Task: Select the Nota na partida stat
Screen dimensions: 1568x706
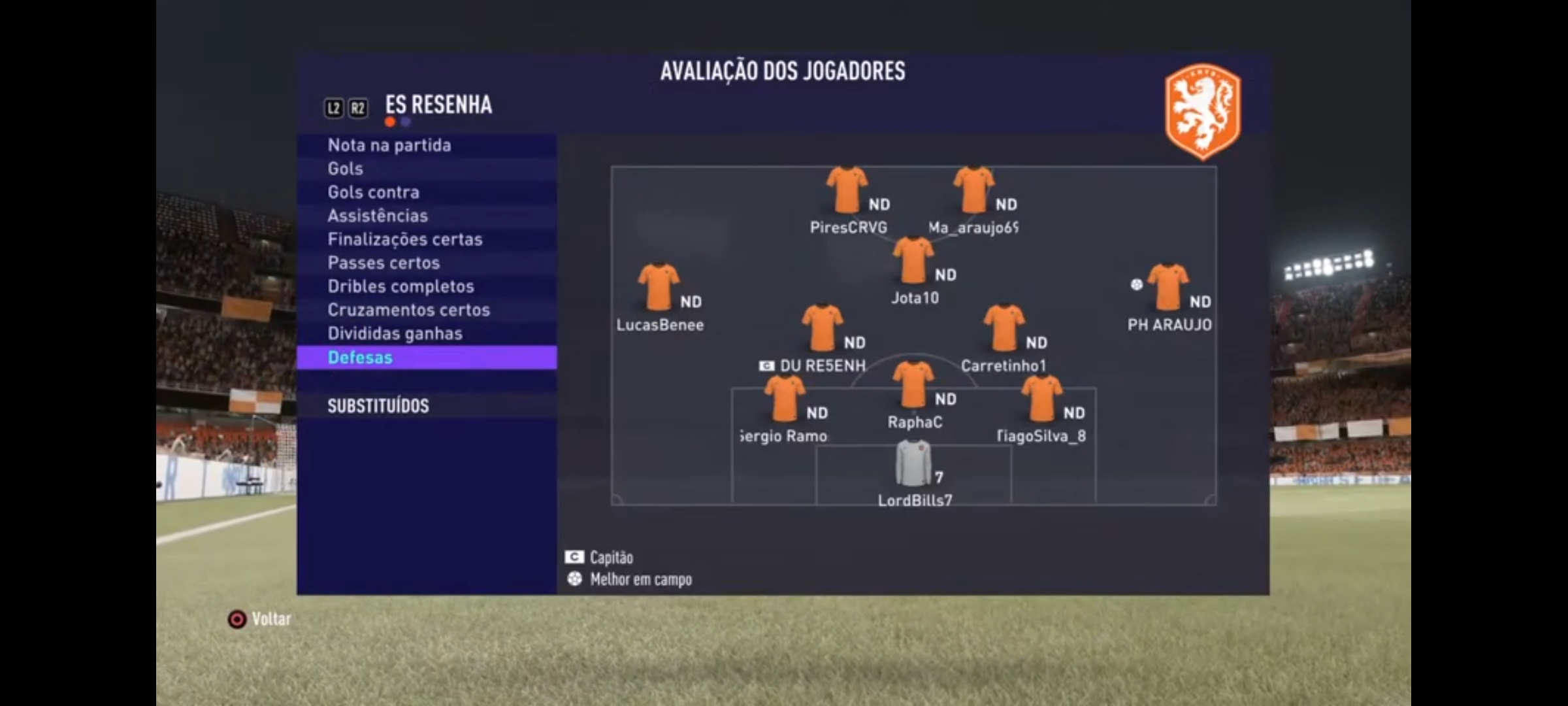Action: [389, 145]
